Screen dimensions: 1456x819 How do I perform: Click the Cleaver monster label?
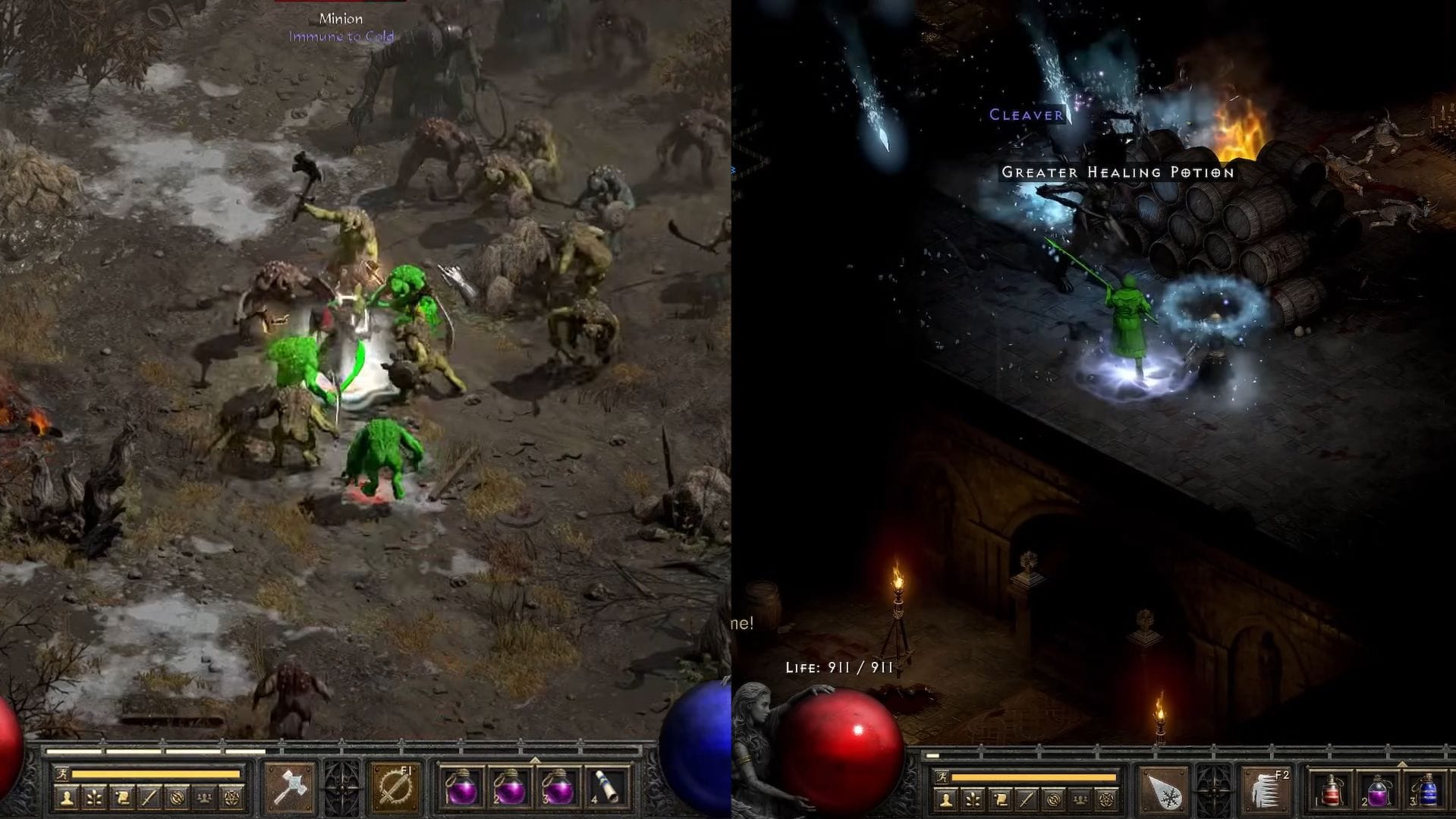click(1024, 115)
